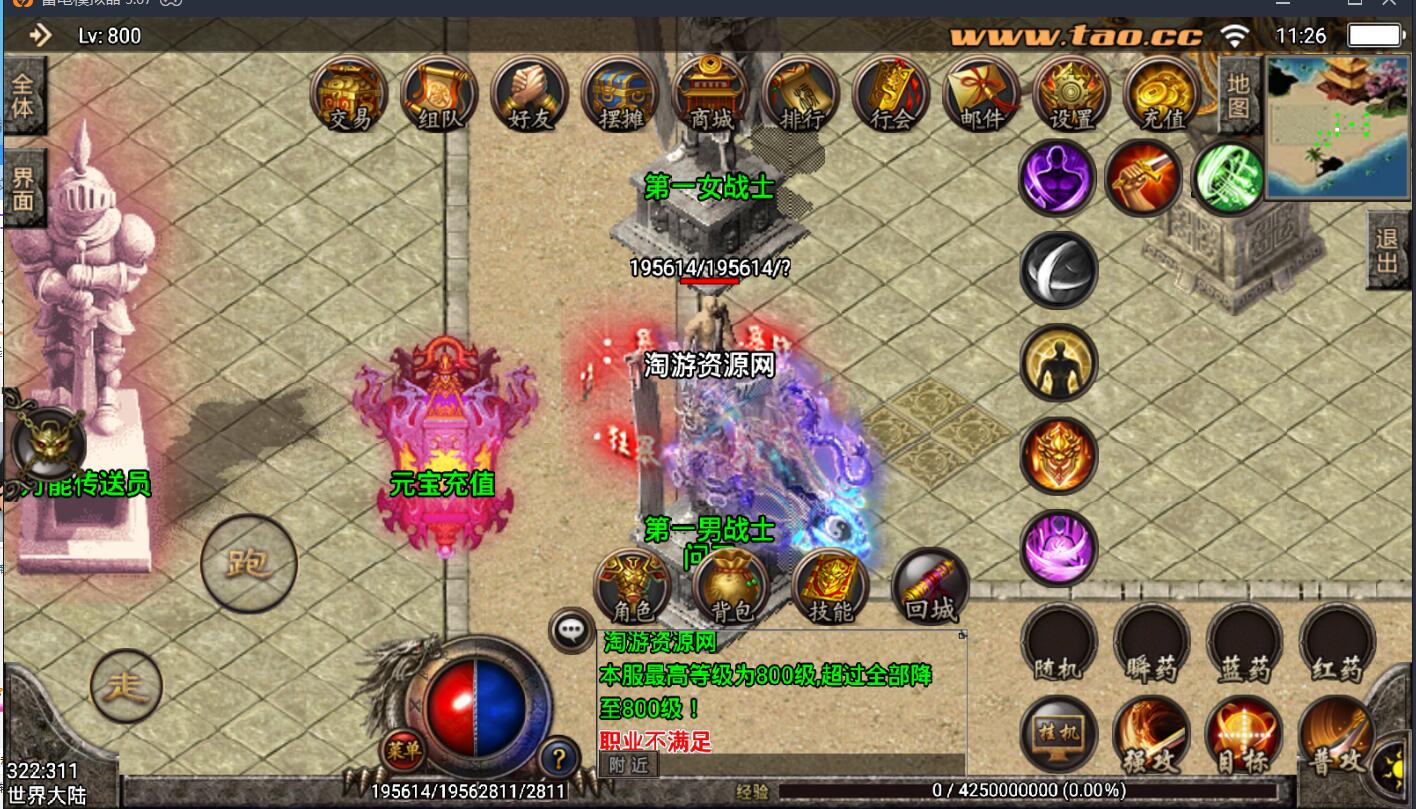Open the minimap in the corner

pyautogui.click(x=1337, y=127)
